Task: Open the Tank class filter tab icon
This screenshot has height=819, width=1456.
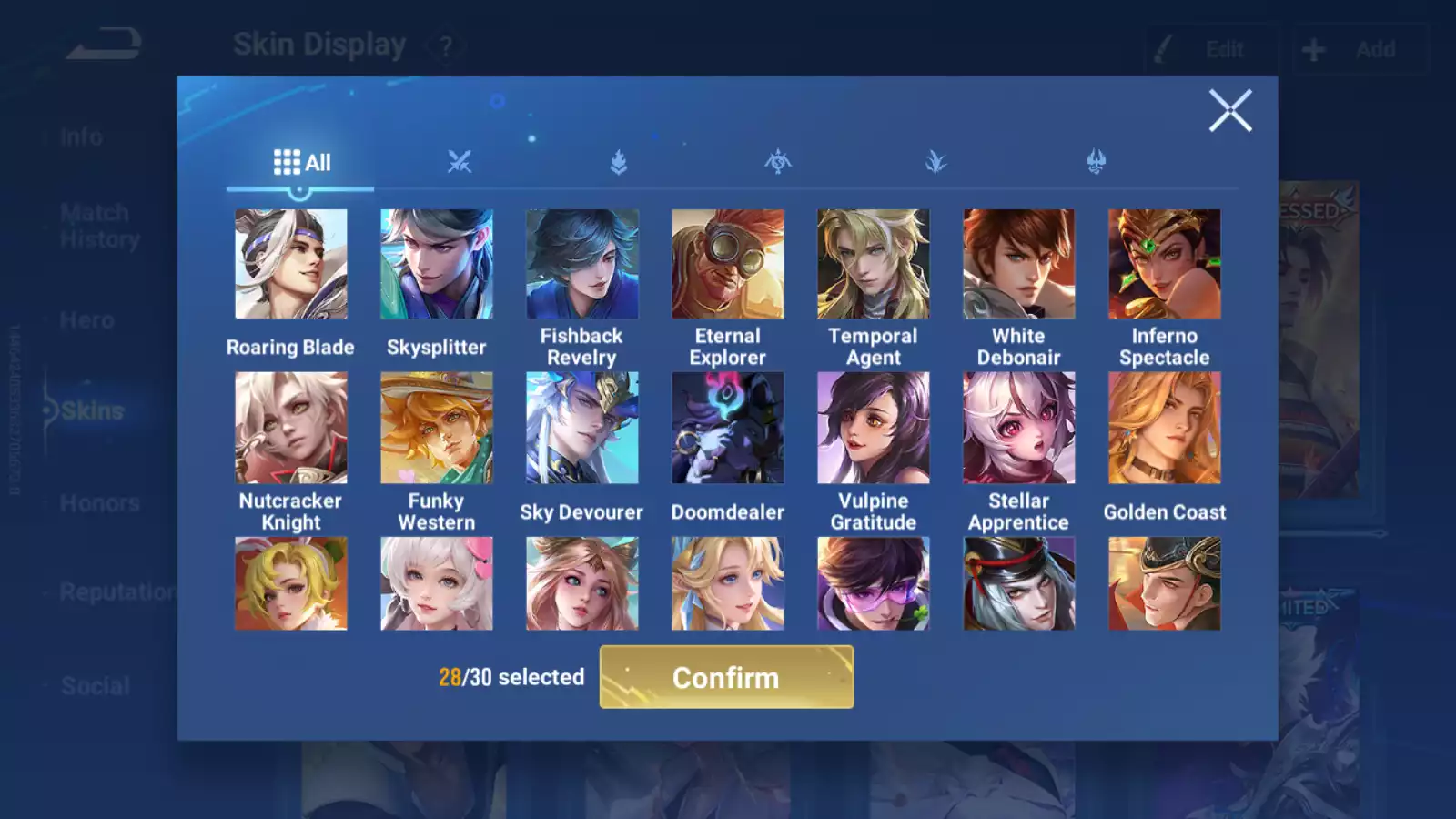Action: click(618, 161)
